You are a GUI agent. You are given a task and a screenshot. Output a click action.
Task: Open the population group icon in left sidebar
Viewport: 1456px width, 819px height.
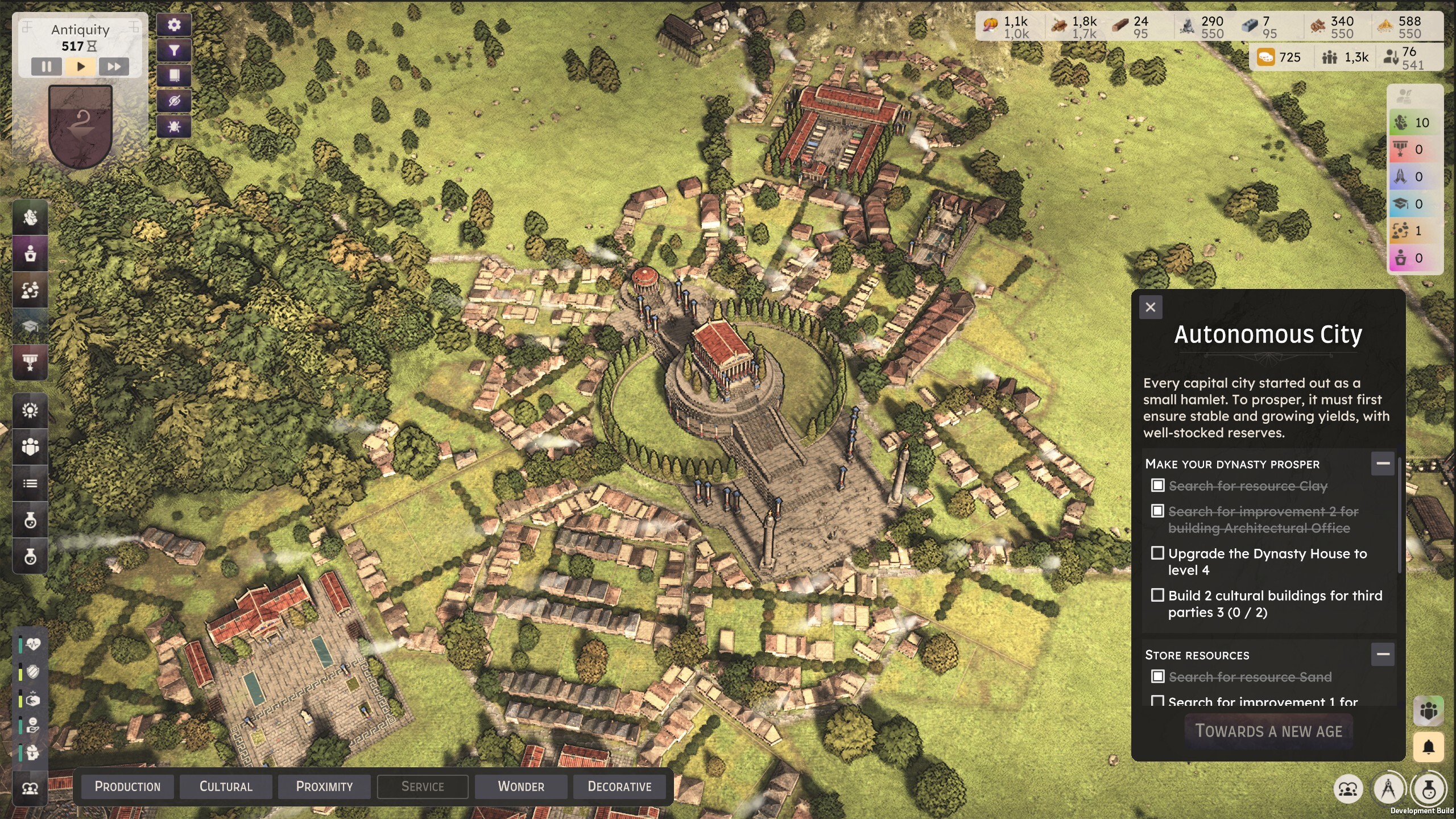point(30,447)
